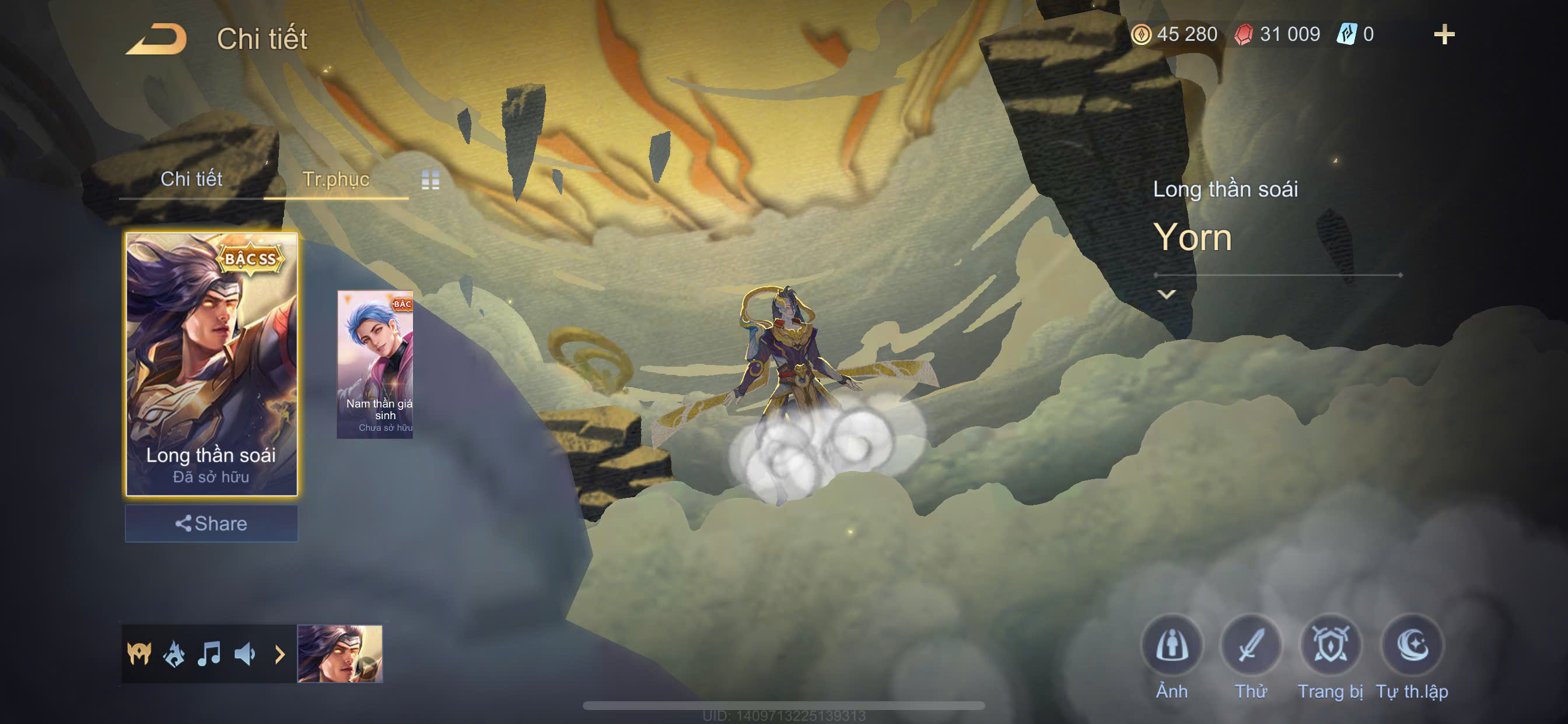1568x724 pixels.
Task: Click the helmet icon in effects bar
Action: click(x=139, y=654)
